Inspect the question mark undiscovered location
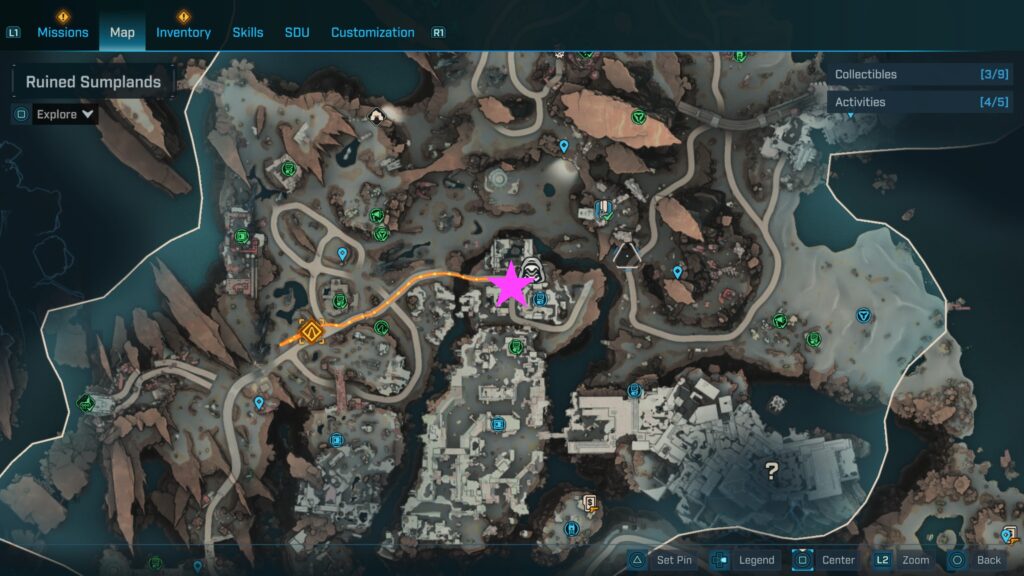This screenshot has height=576, width=1024. (x=772, y=470)
